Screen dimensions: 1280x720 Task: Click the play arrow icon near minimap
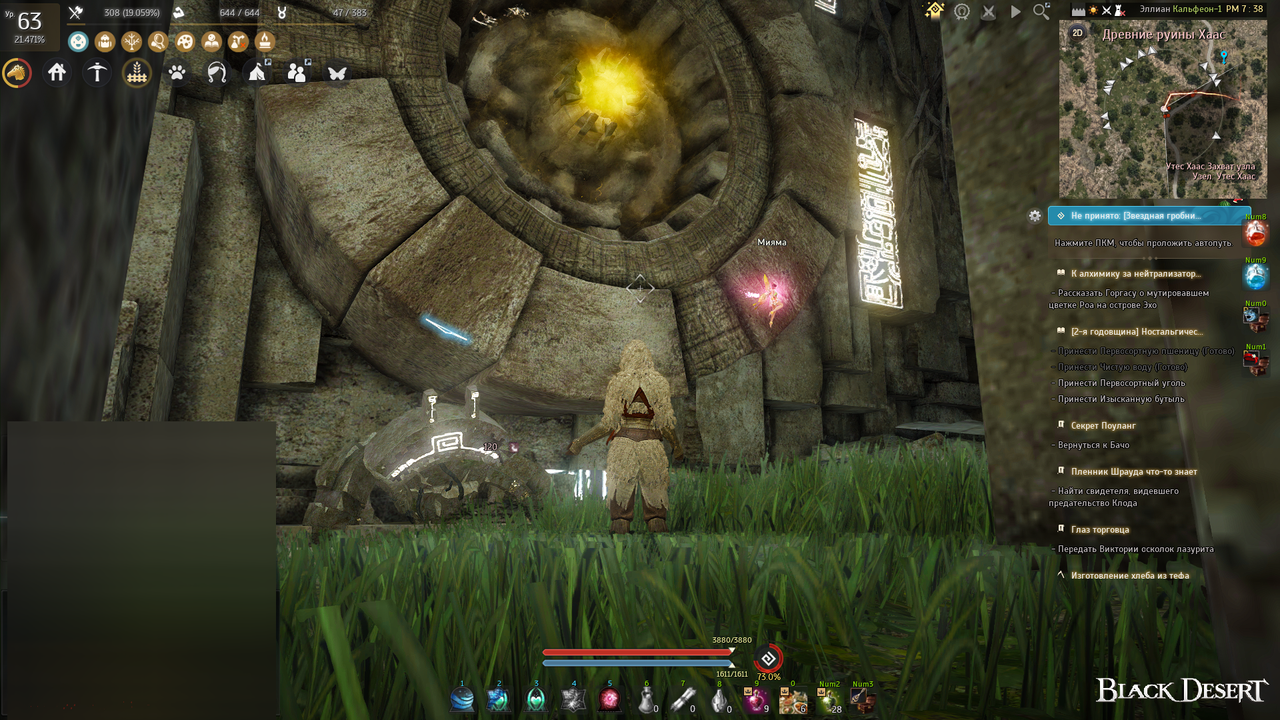click(1015, 12)
